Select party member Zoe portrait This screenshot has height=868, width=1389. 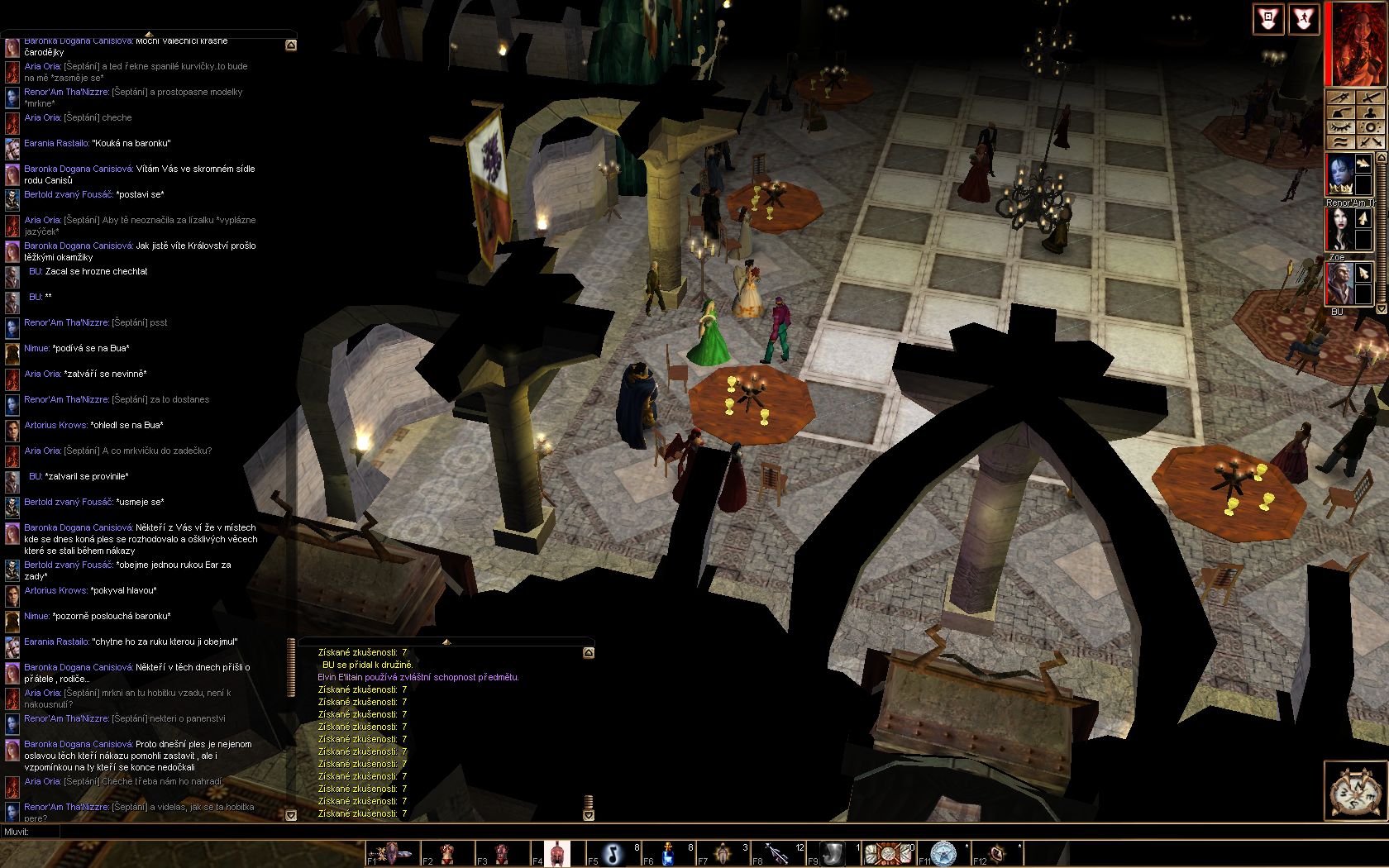tap(1339, 230)
